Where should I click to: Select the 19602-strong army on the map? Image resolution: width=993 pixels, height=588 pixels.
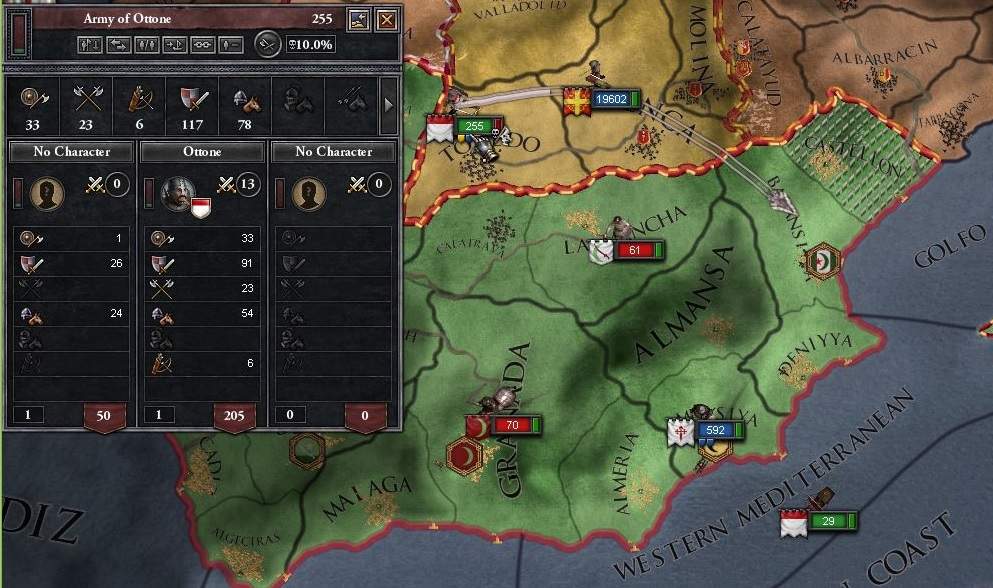click(x=610, y=99)
